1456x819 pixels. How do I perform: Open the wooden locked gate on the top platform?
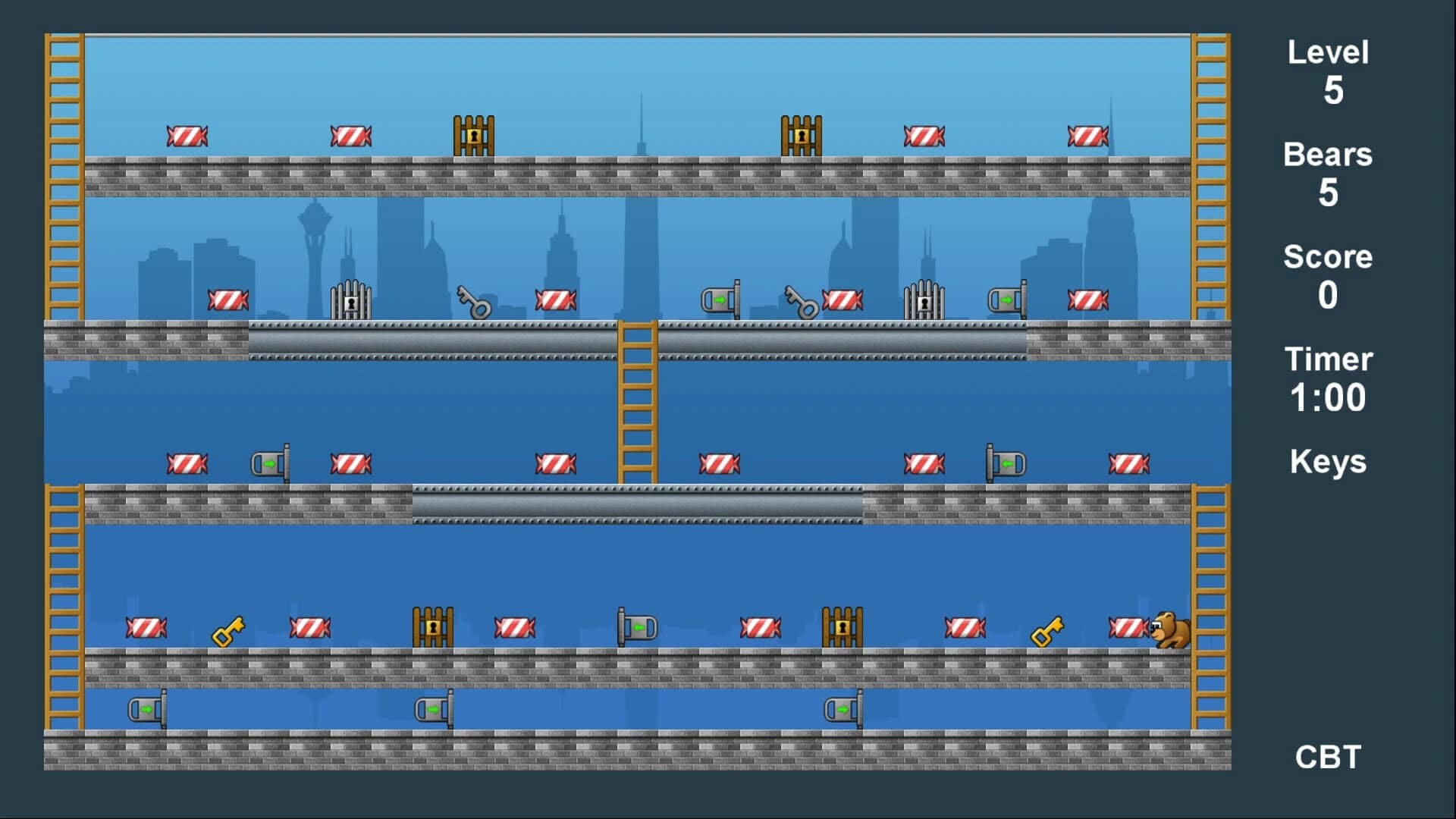[473, 135]
